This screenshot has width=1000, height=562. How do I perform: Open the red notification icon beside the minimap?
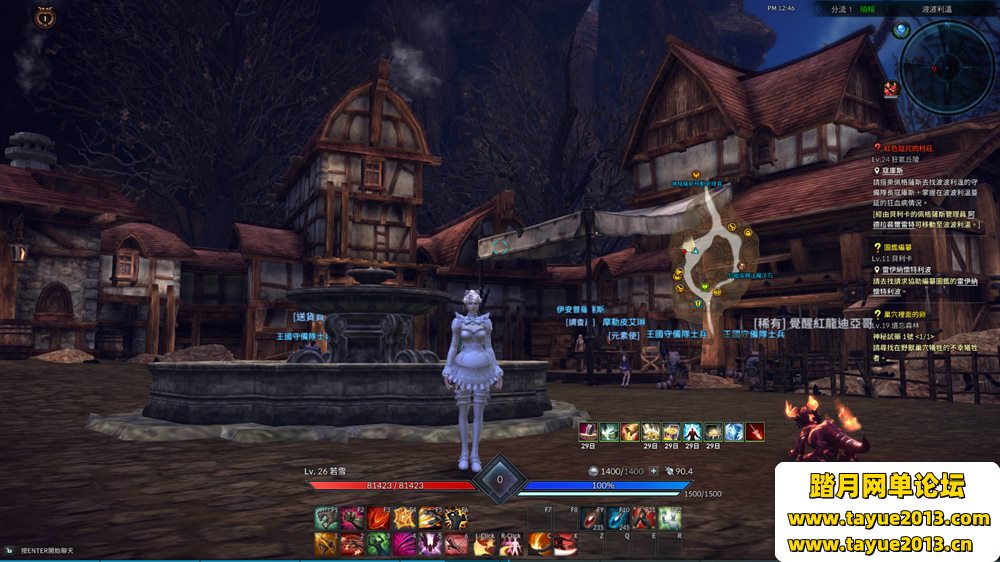click(890, 90)
